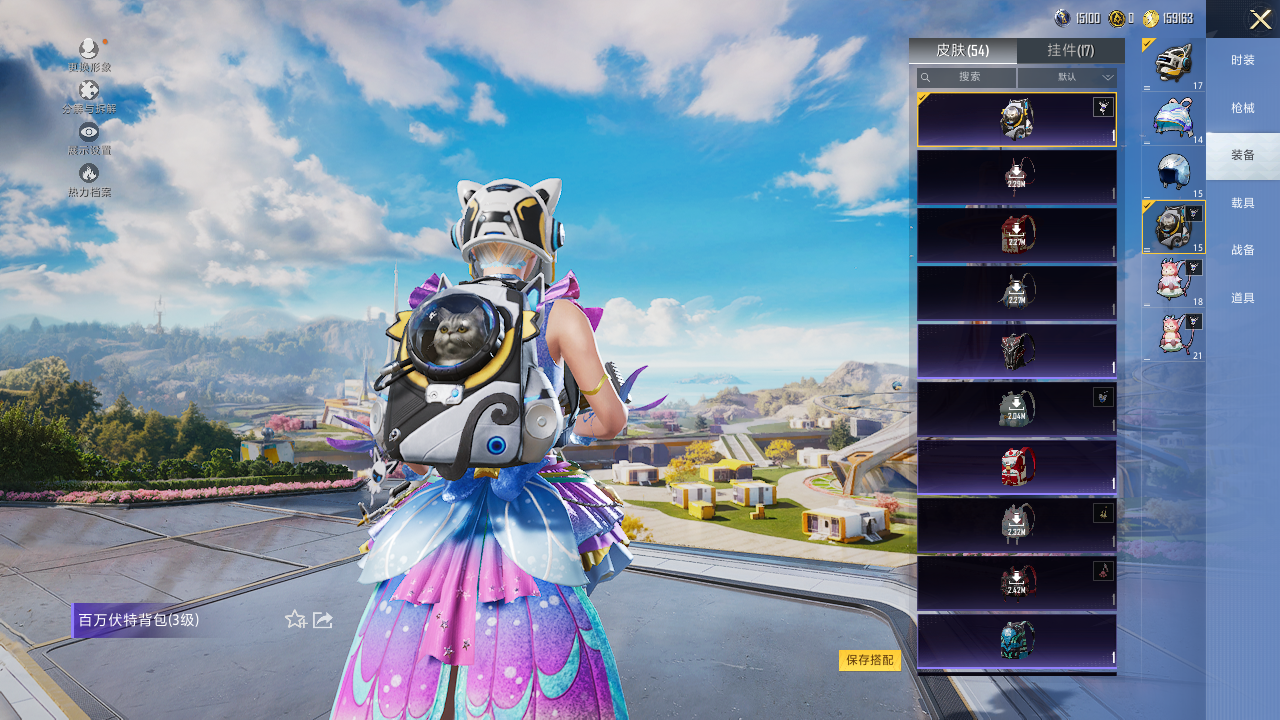This screenshot has height=720, width=1280.
Task: Open 展示设置 display settings eye icon
Action: click(x=89, y=135)
